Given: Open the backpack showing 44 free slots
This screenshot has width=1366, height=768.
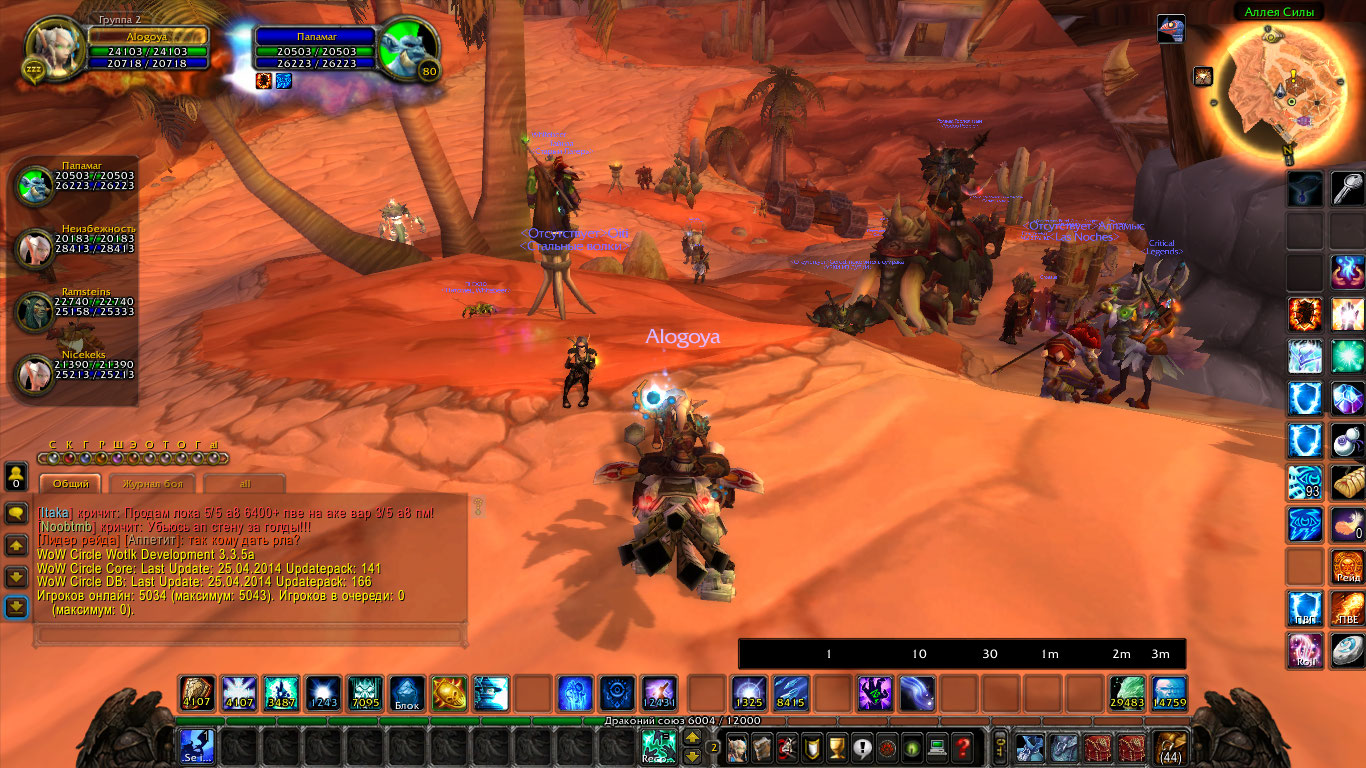Looking at the screenshot, I should [1170, 747].
